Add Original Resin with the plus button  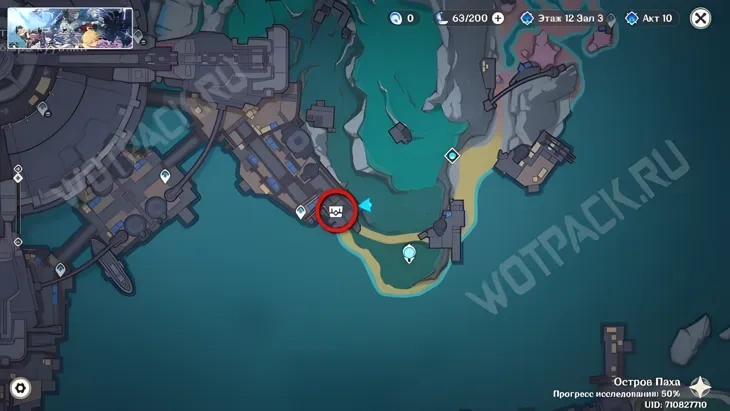tap(497, 18)
